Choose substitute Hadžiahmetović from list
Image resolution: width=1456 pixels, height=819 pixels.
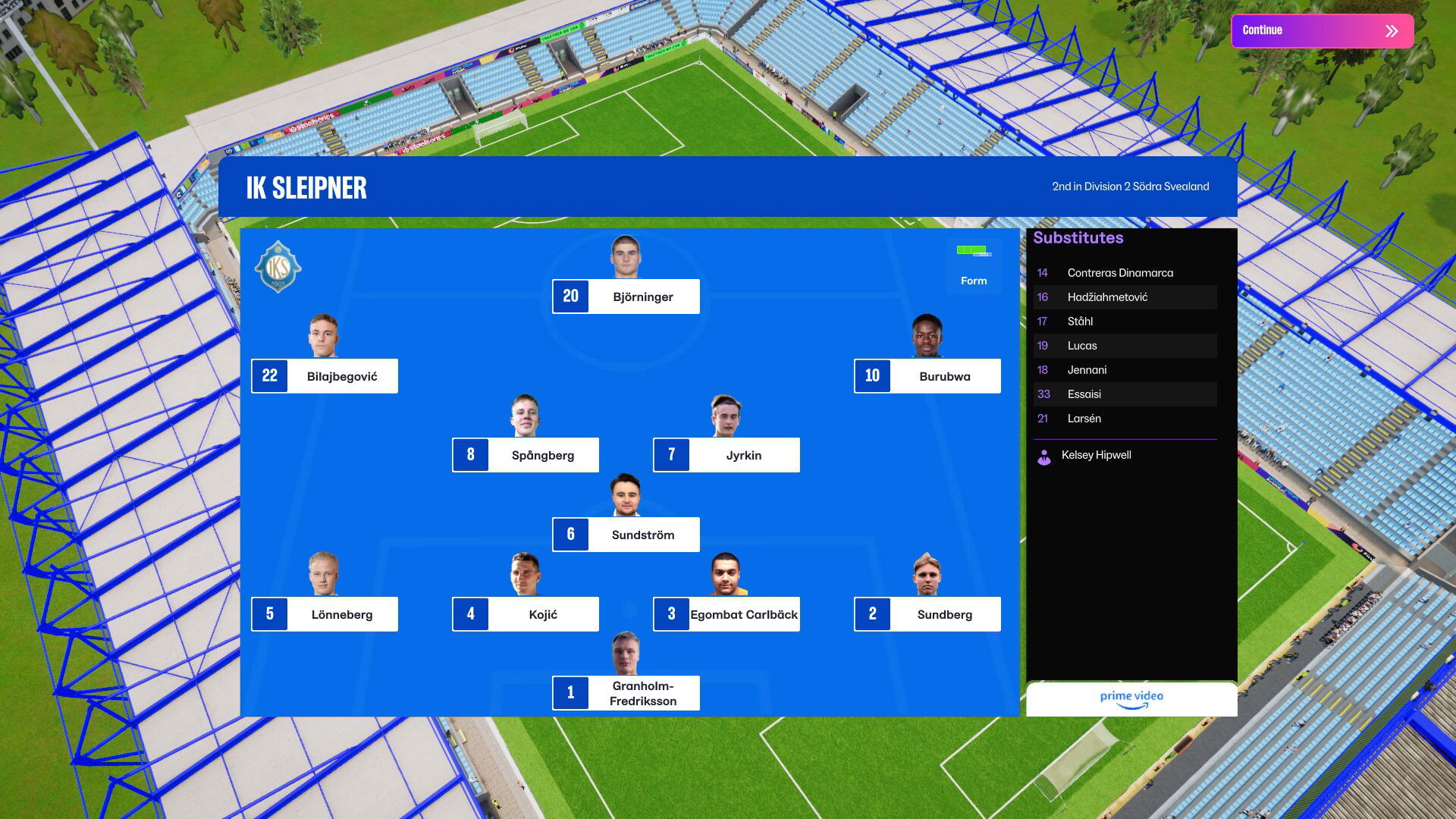click(x=1125, y=297)
